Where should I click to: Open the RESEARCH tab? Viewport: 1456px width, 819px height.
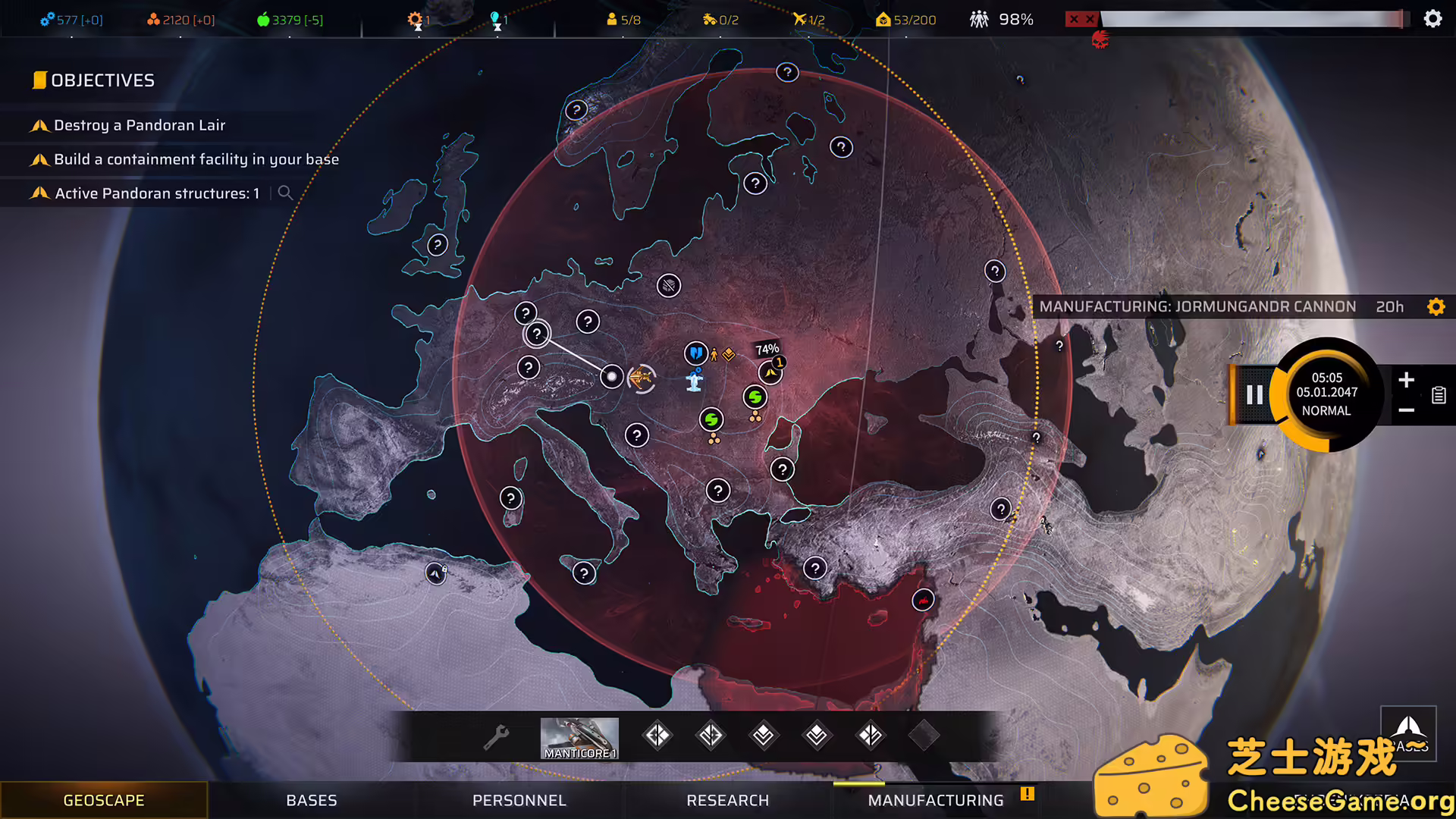coord(727,800)
